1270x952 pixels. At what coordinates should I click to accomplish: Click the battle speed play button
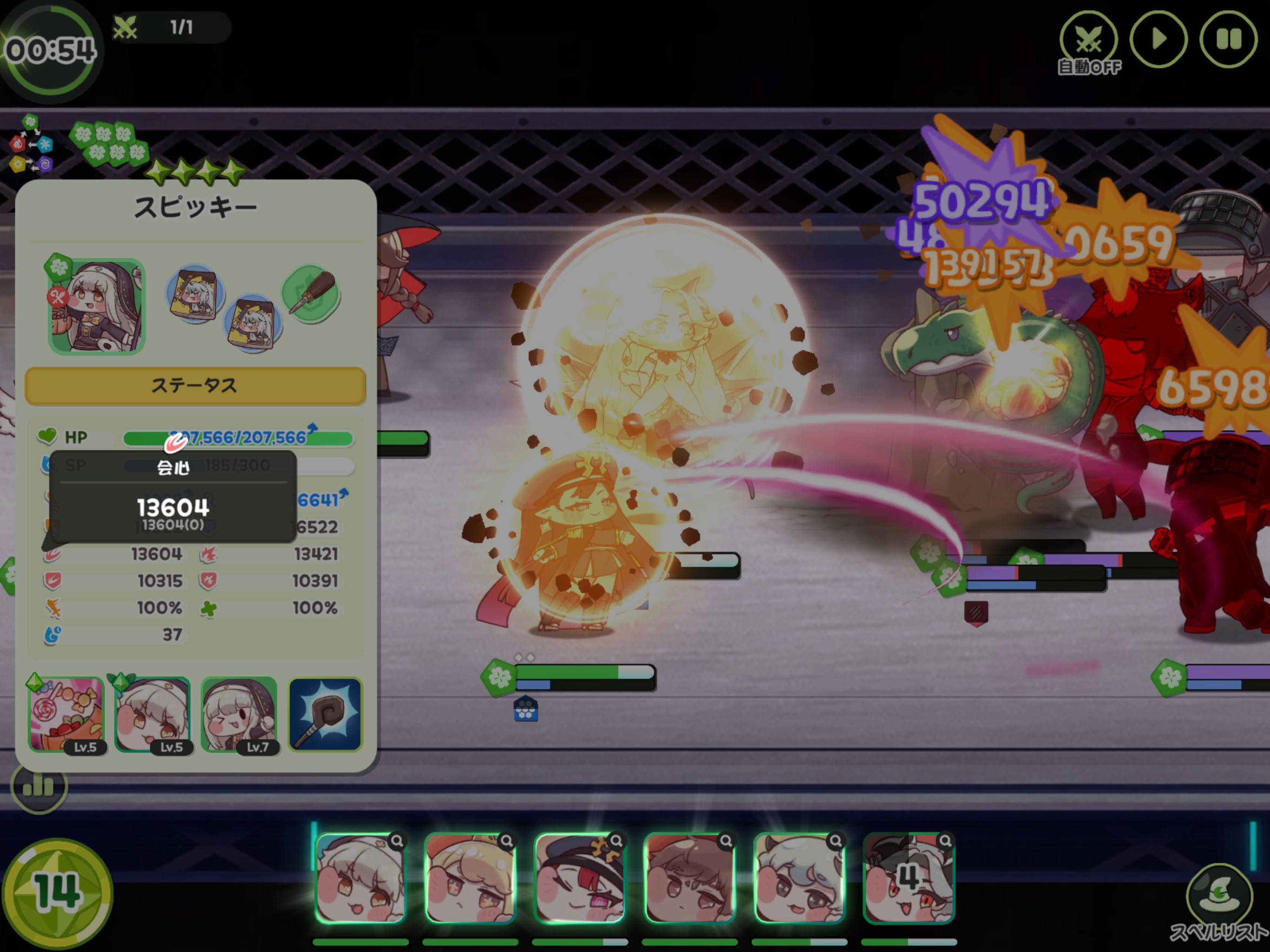point(1158,40)
